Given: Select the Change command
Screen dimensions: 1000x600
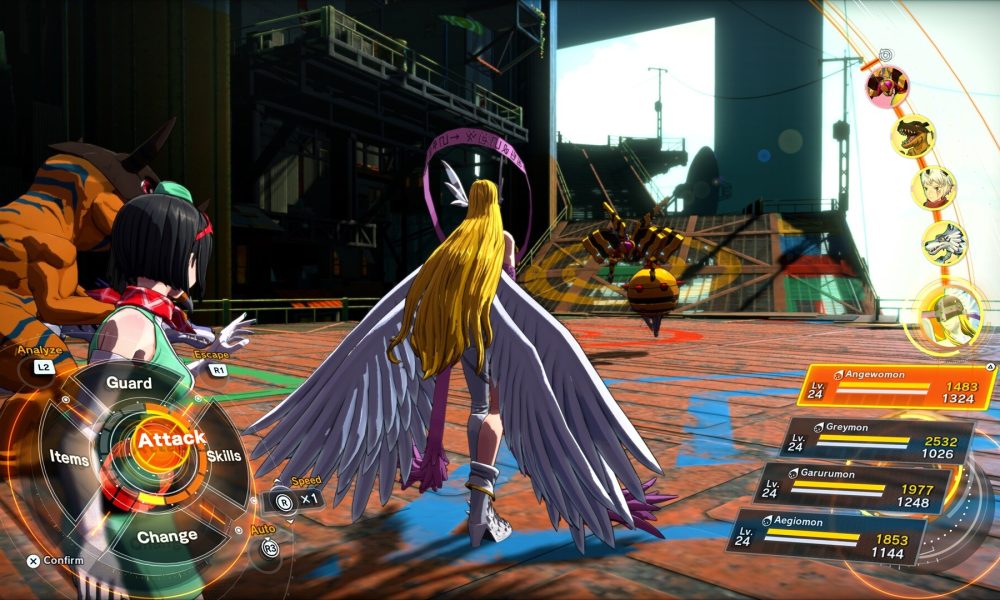Looking at the screenshot, I should pos(167,536).
